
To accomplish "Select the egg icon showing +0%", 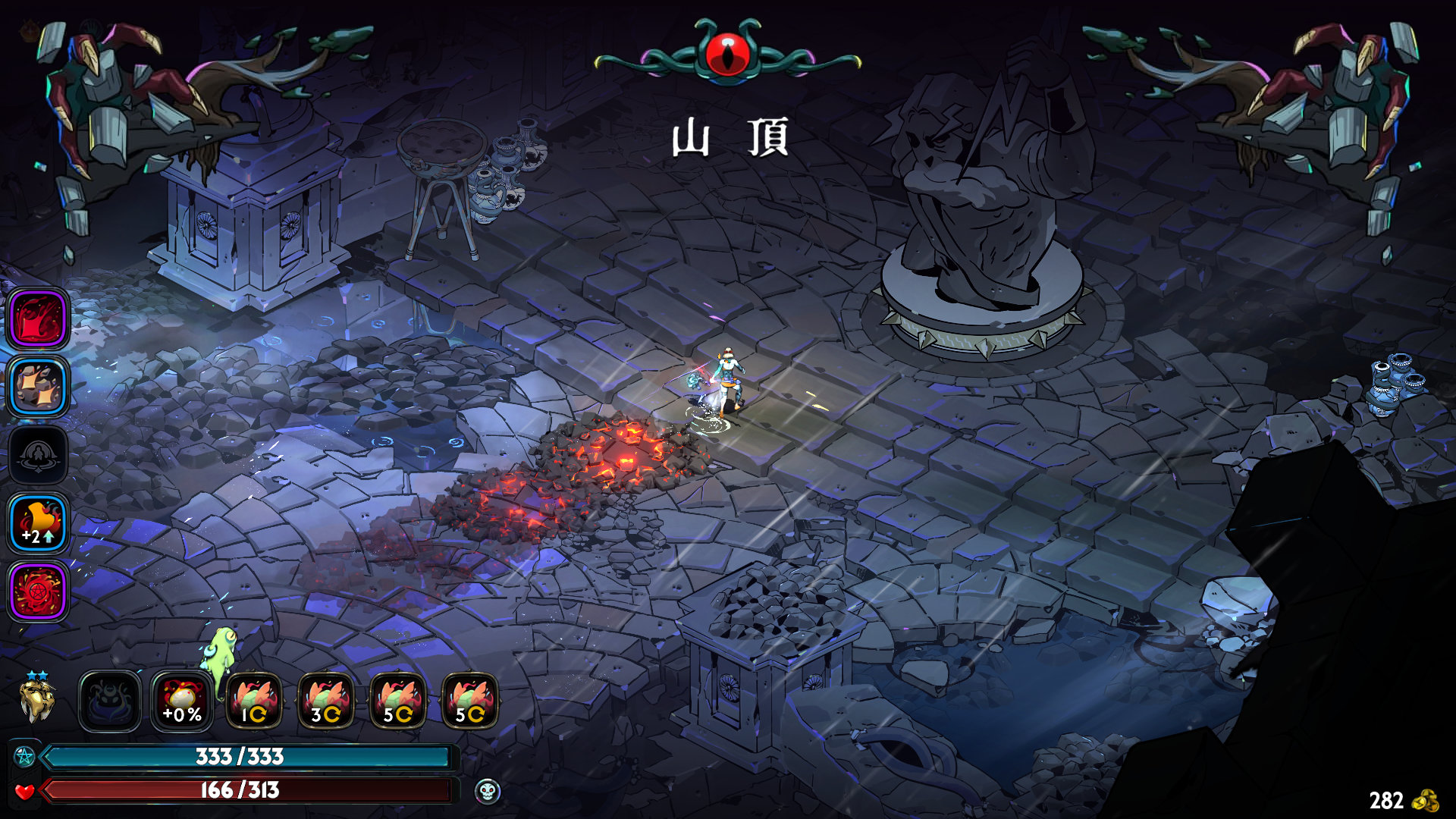I will (x=182, y=701).
